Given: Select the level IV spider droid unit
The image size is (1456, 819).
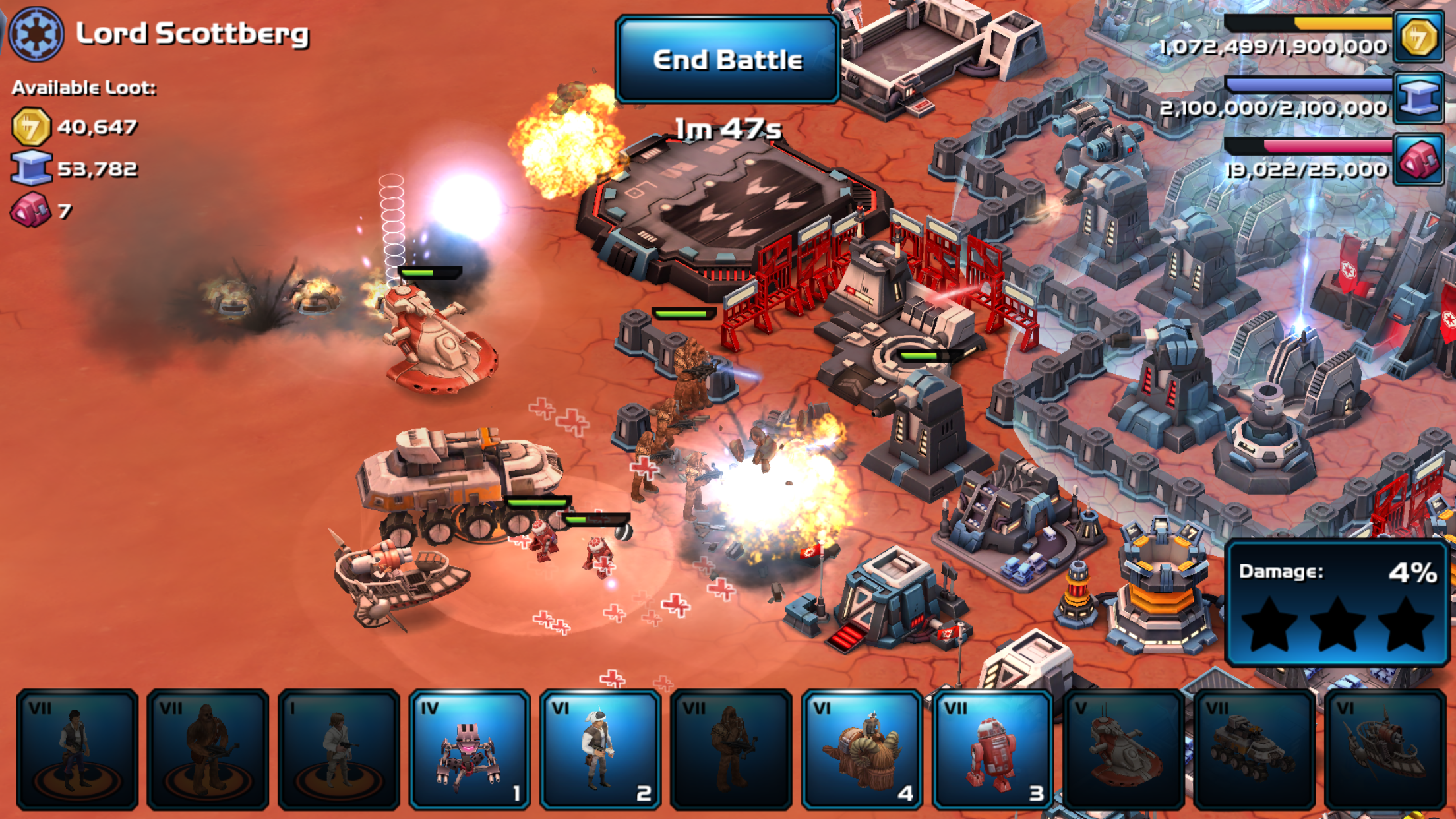Looking at the screenshot, I should pos(469,749).
